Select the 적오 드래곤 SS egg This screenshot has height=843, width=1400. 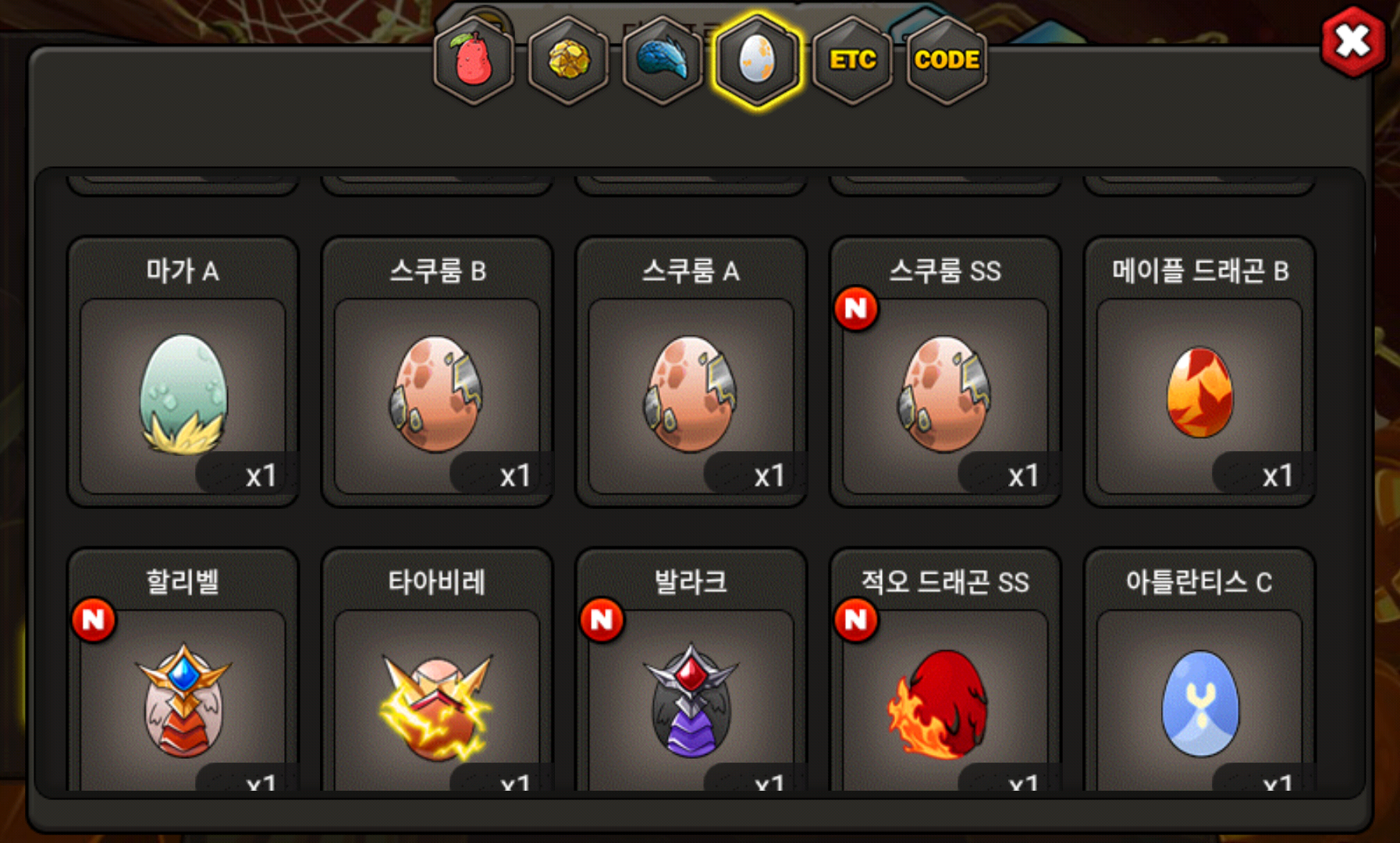[945, 699]
